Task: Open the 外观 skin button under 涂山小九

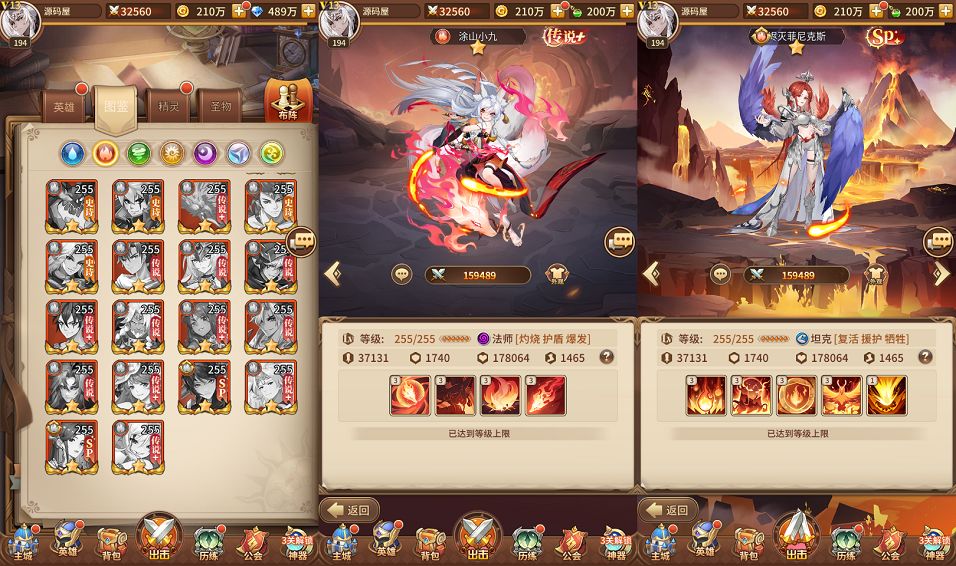Action: (x=557, y=275)
